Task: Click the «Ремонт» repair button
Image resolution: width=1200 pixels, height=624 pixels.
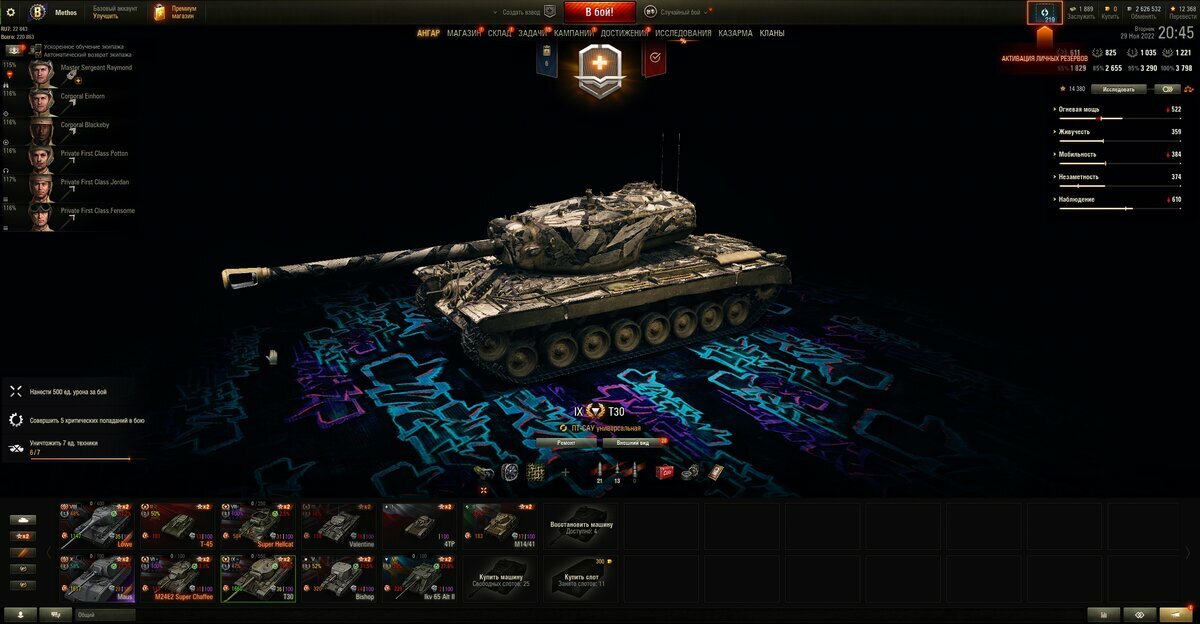Action: point(566,441)
